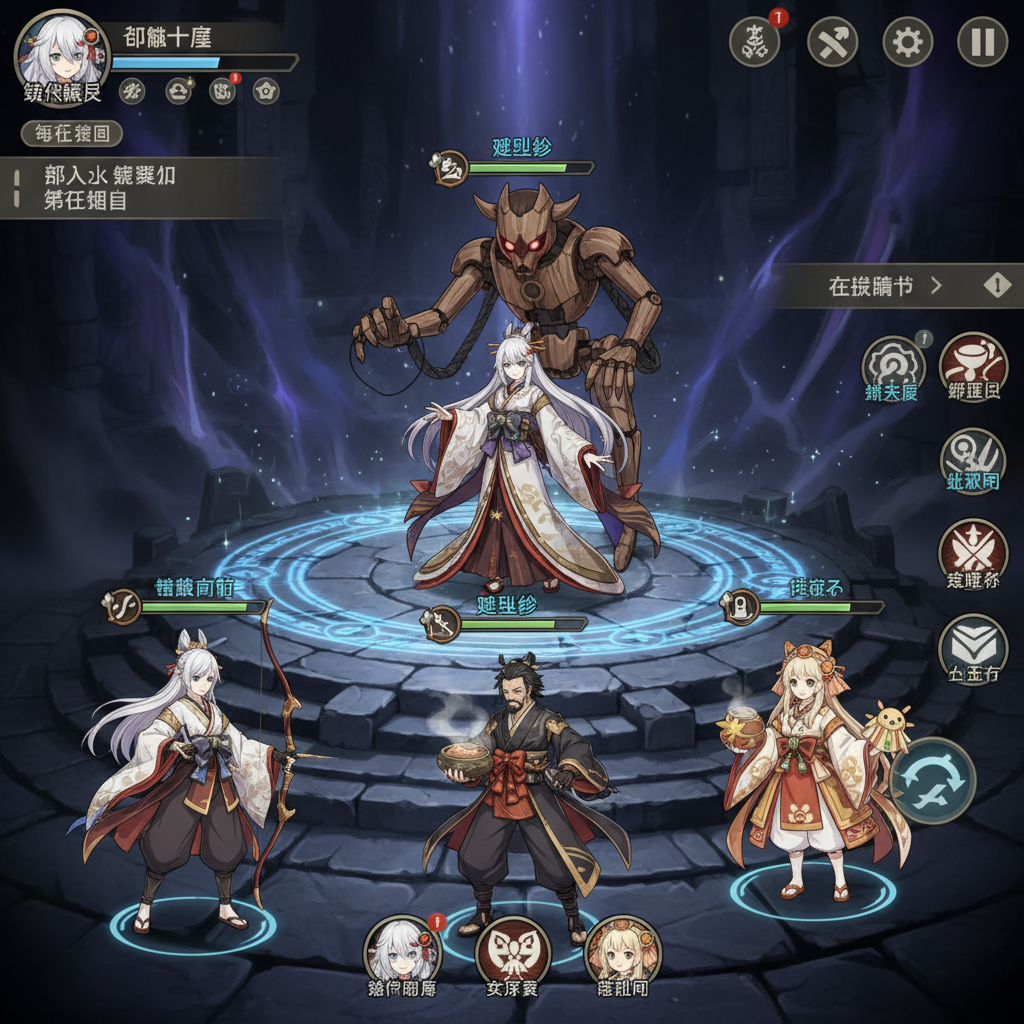The height and width of the screenshot is (1024, 1024).
Task: Select the star flower icon under the blue bar
Action: tap(266, 91)
